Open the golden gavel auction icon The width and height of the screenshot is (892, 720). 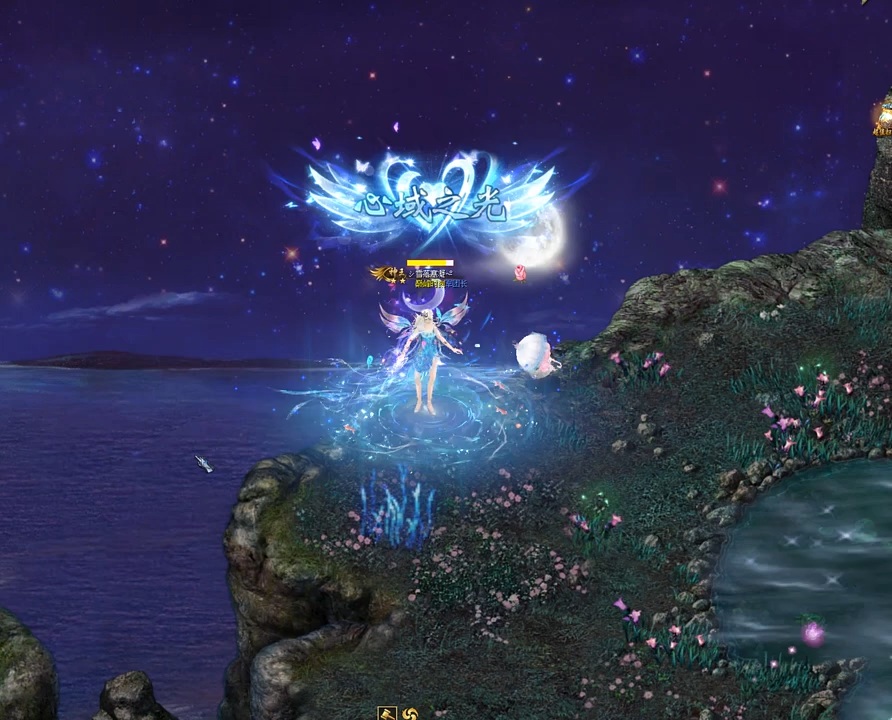[x=387, y=713]
